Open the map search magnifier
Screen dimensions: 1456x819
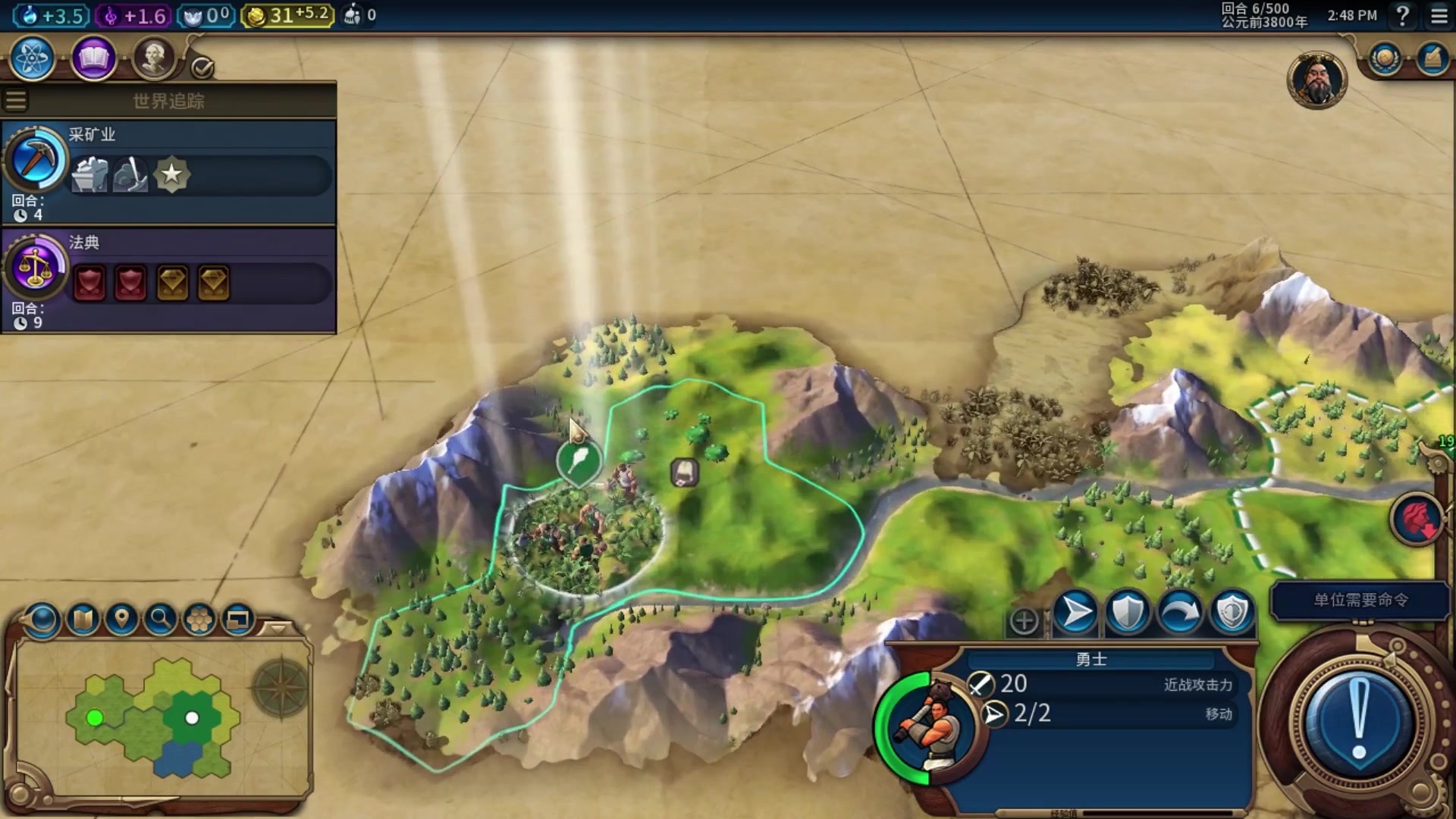point(160,620)
